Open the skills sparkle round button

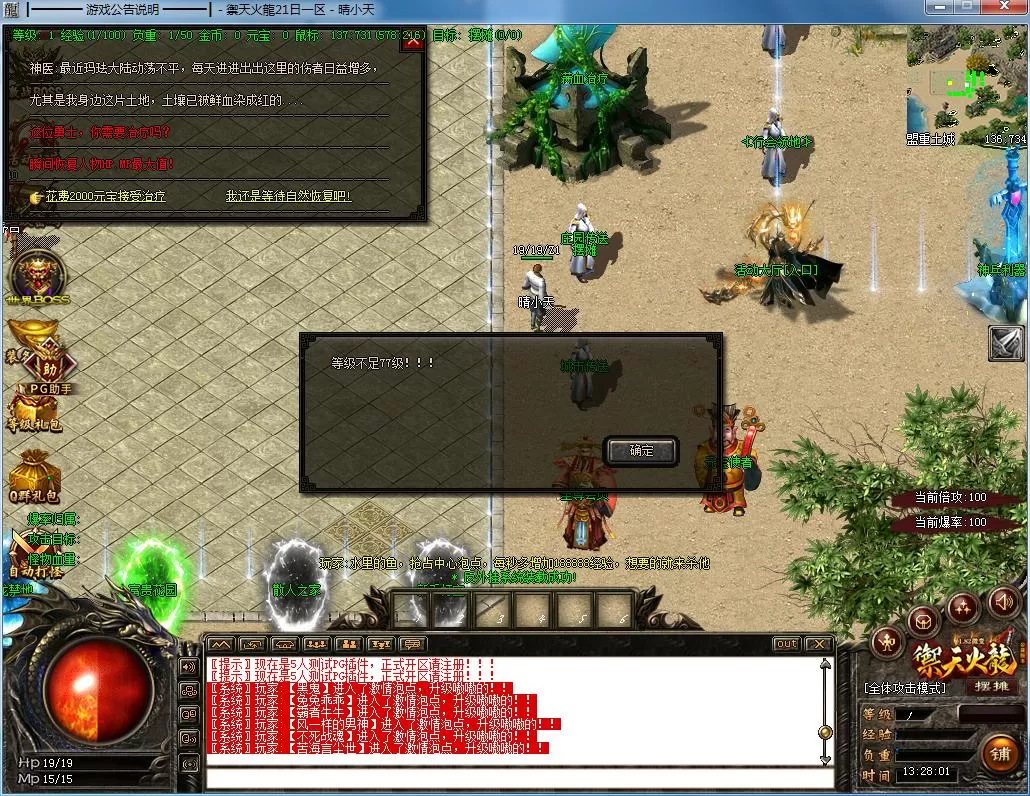point(963,607)
